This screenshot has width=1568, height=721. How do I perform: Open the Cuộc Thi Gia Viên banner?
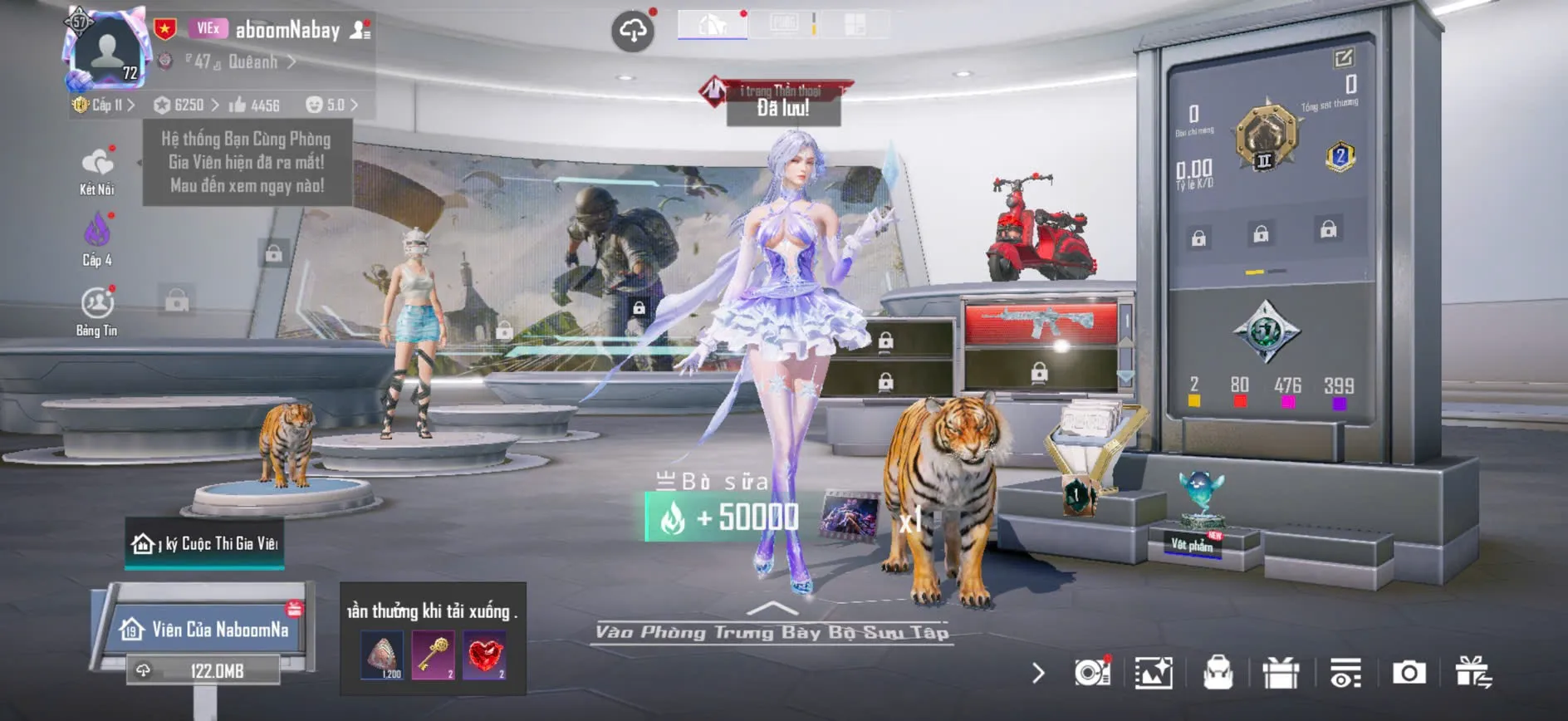click(205, 543)
